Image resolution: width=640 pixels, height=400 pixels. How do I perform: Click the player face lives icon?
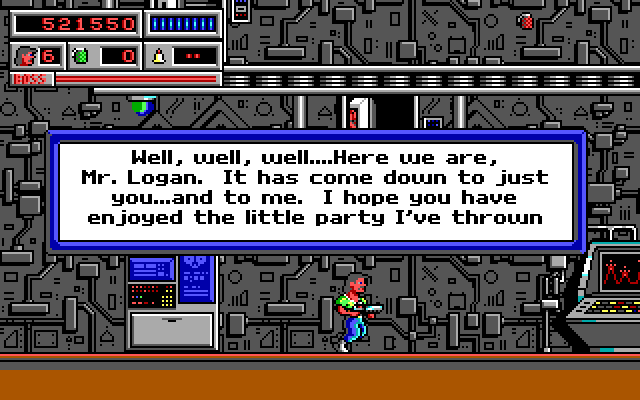point(27,56)
